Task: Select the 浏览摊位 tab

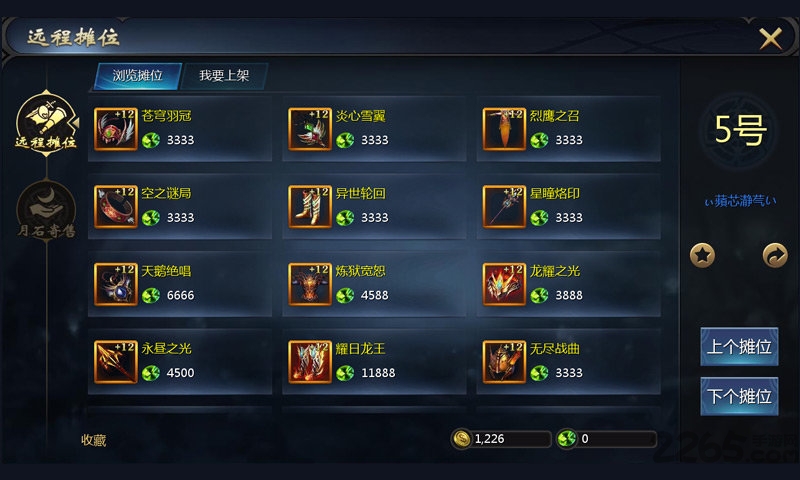Action: point(138,76)
